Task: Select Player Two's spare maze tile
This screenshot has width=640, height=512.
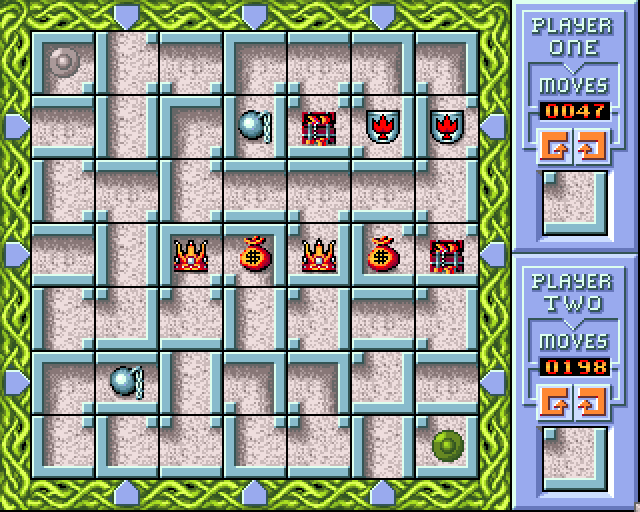Action: click(575, 458)
